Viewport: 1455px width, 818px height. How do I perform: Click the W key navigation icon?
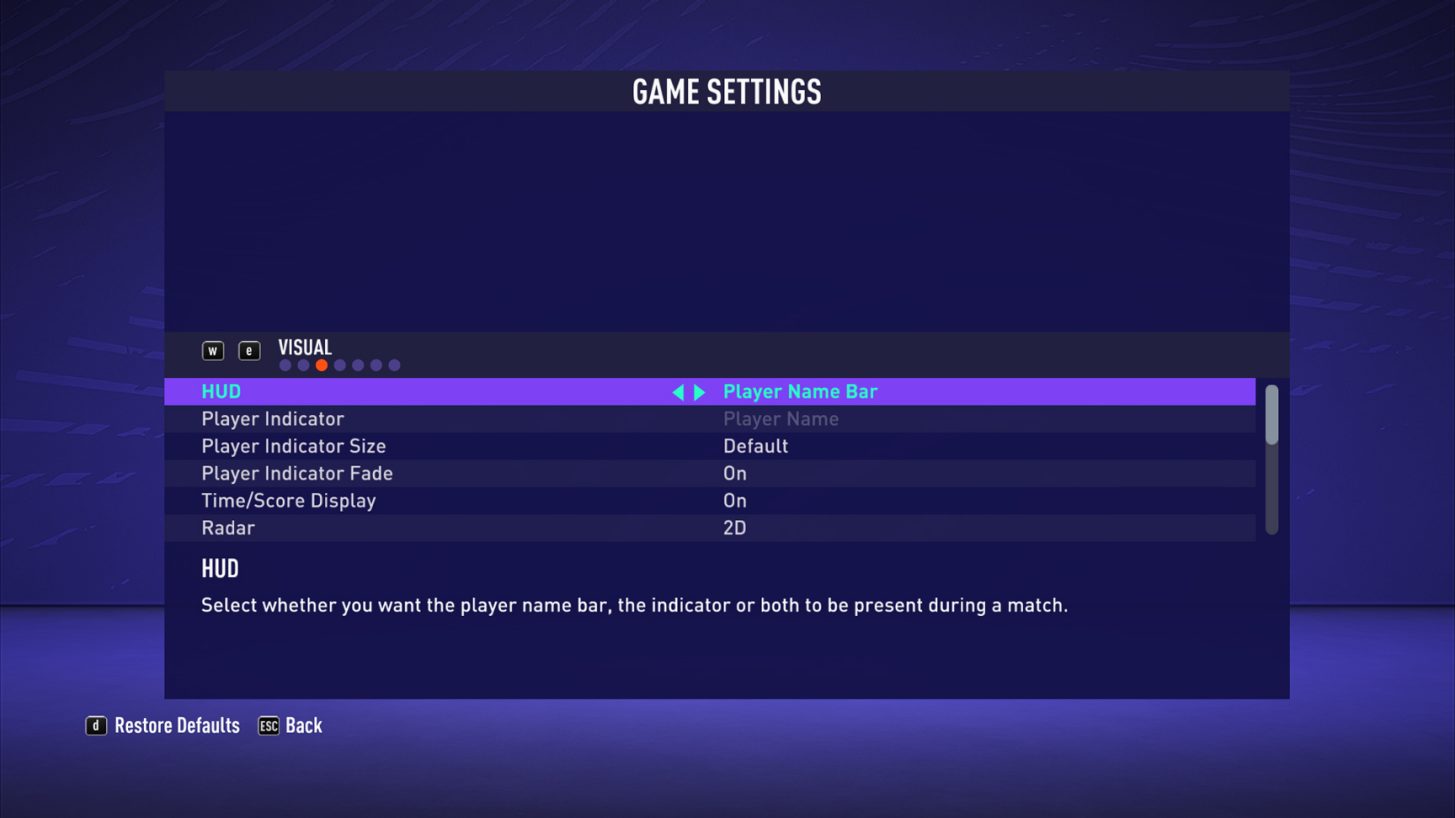(x=213, y=350)
